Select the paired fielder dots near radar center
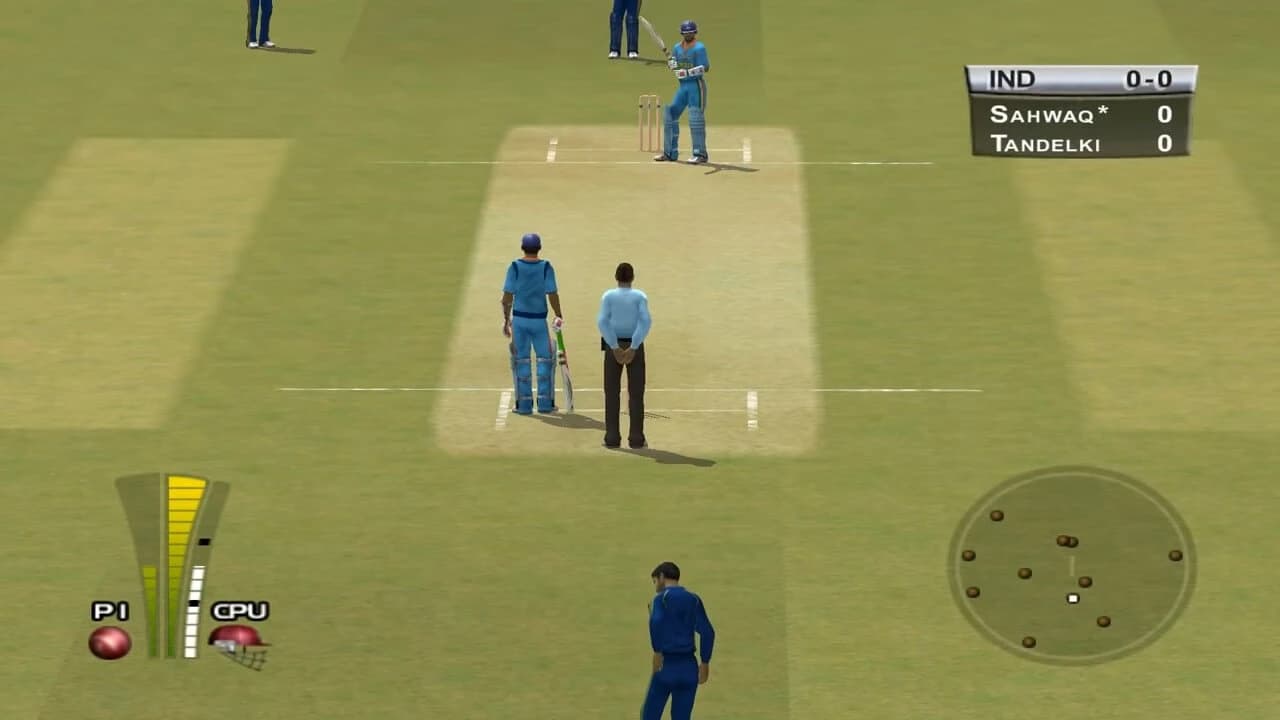The height and width of the screenshot is (720, 1280). point(1068,541)
